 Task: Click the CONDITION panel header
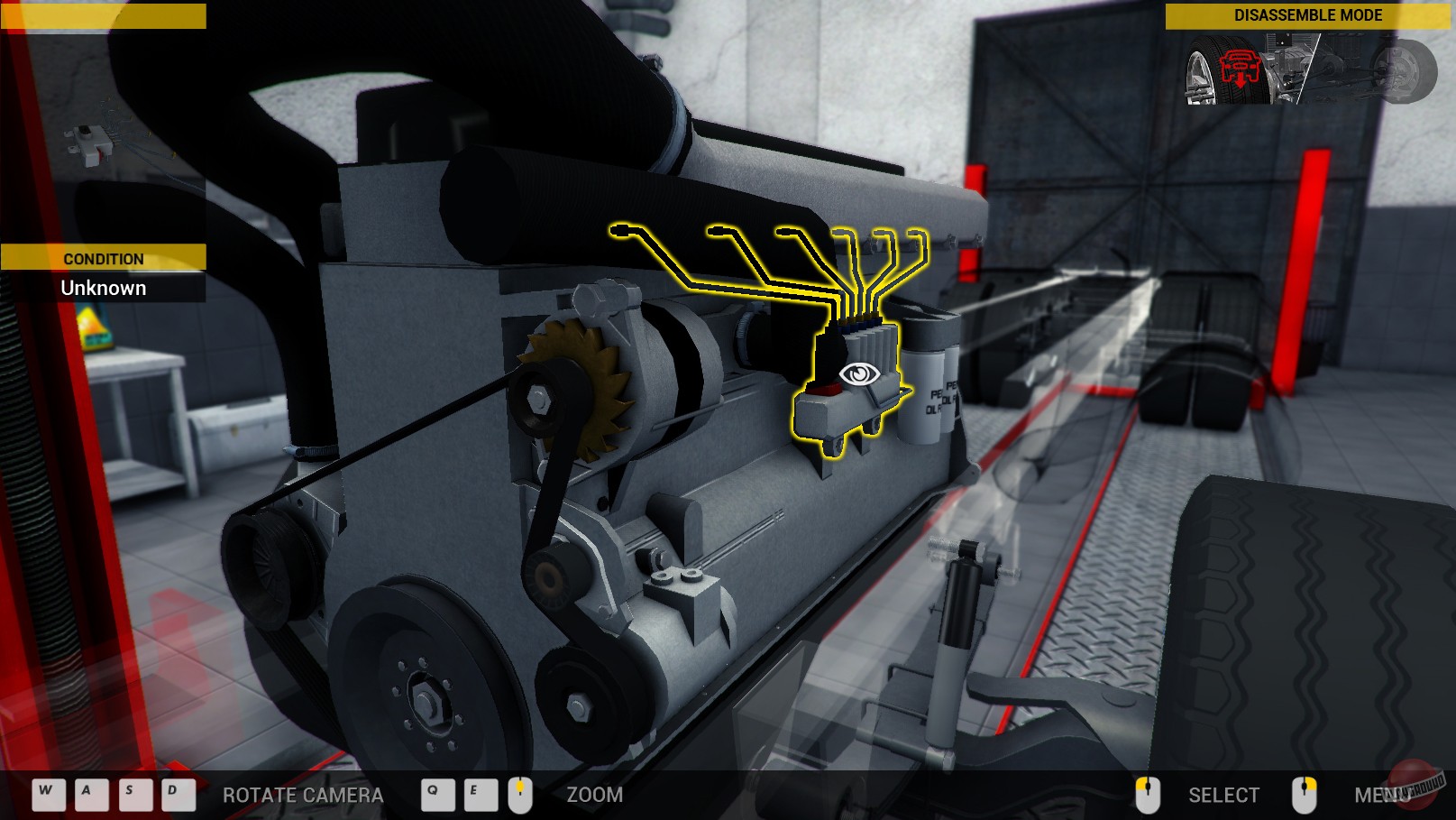(103, 259)
